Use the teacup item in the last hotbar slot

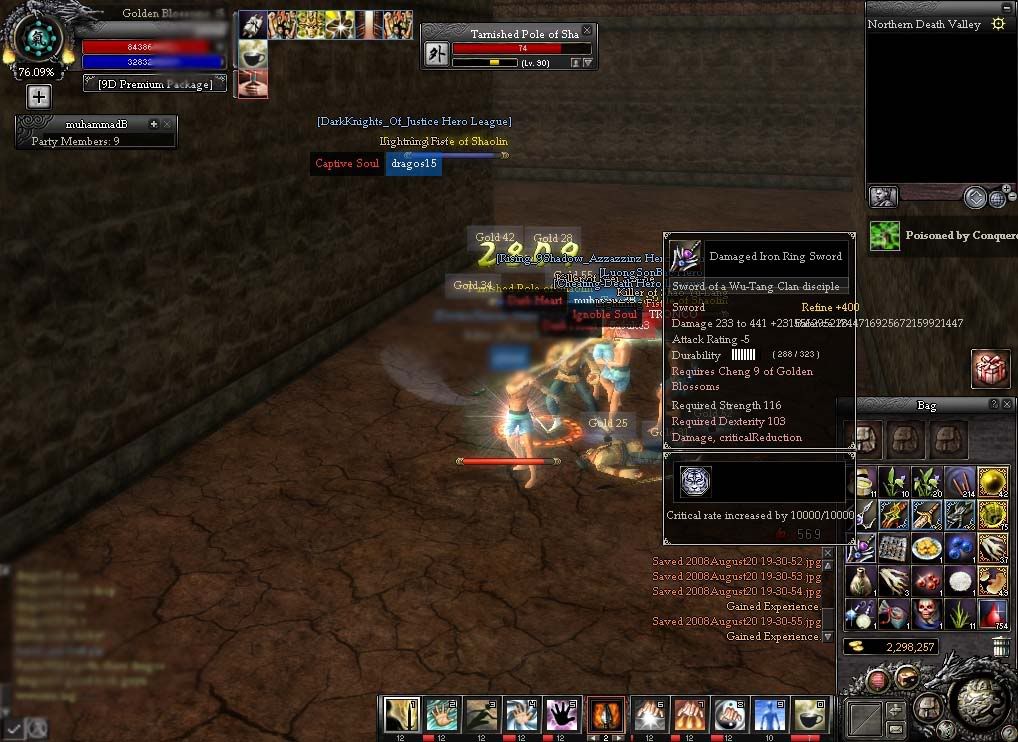click(x=811, y=713)
